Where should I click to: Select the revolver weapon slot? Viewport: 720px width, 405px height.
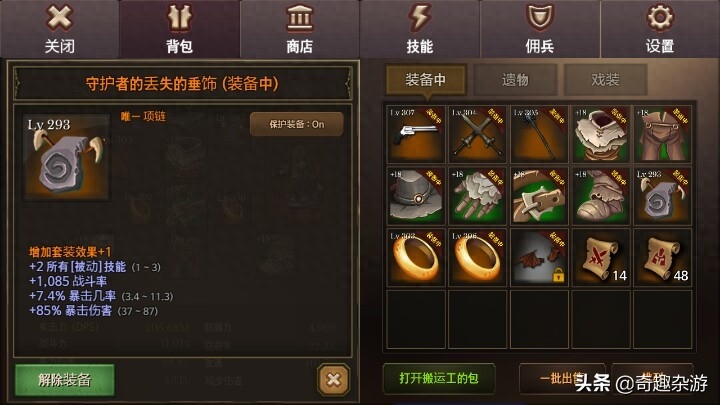416,133
